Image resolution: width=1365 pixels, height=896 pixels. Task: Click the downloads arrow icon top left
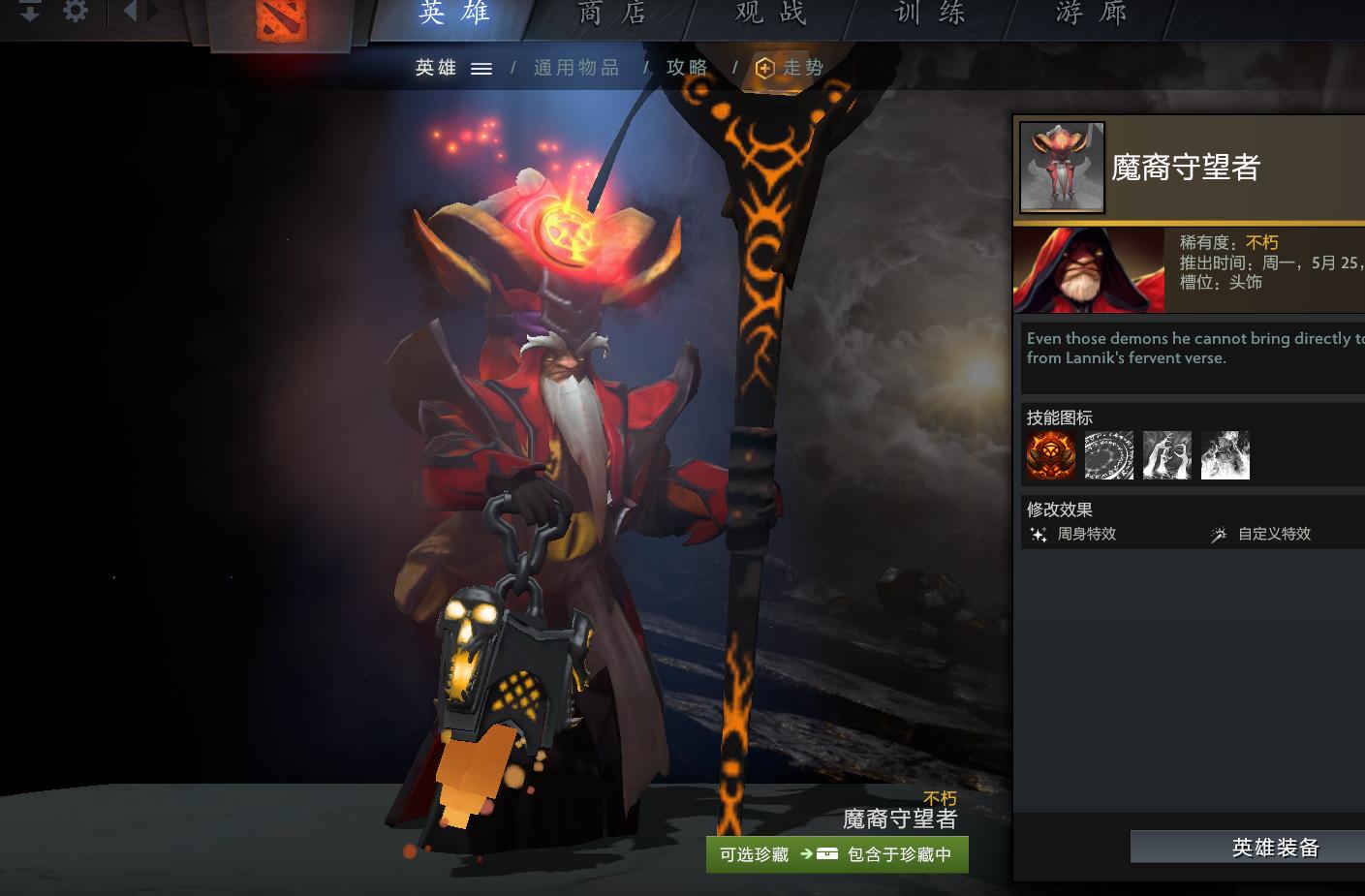coord(32,12)
